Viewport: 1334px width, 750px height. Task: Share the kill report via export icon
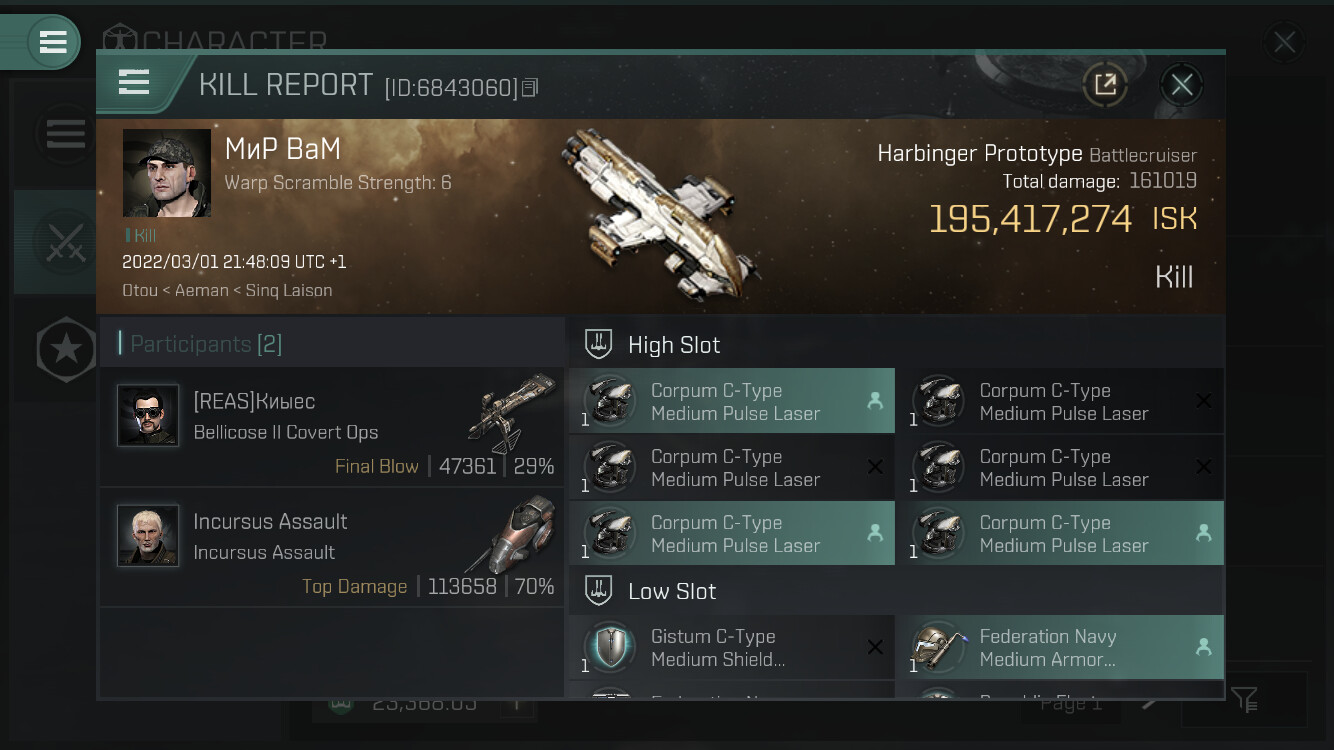click(x=1105, y=85)
